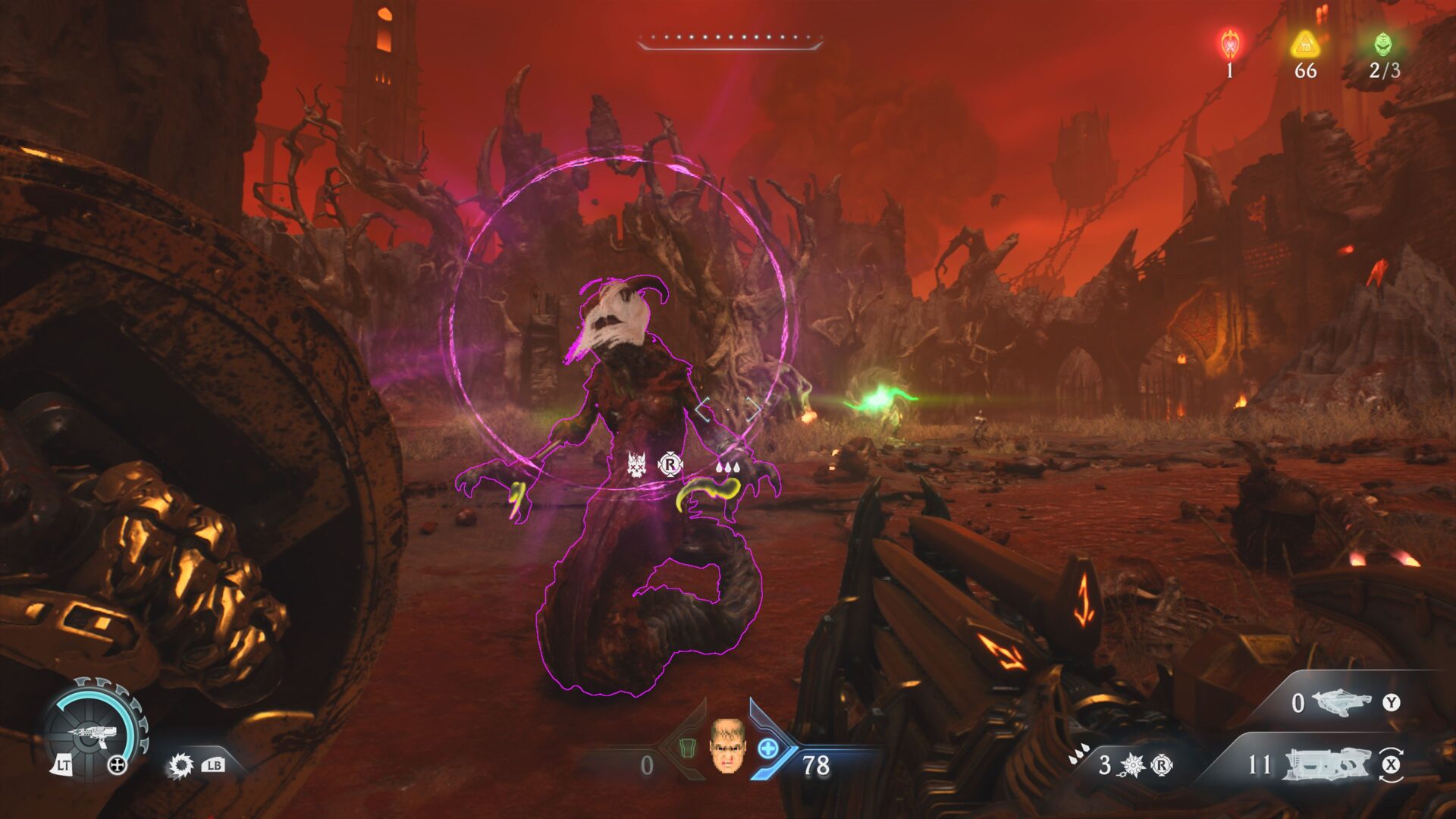Click the red demonic key icon
Image resolution: width=1456 pixels, height=819 pixels.
[x=1228, y=44]
